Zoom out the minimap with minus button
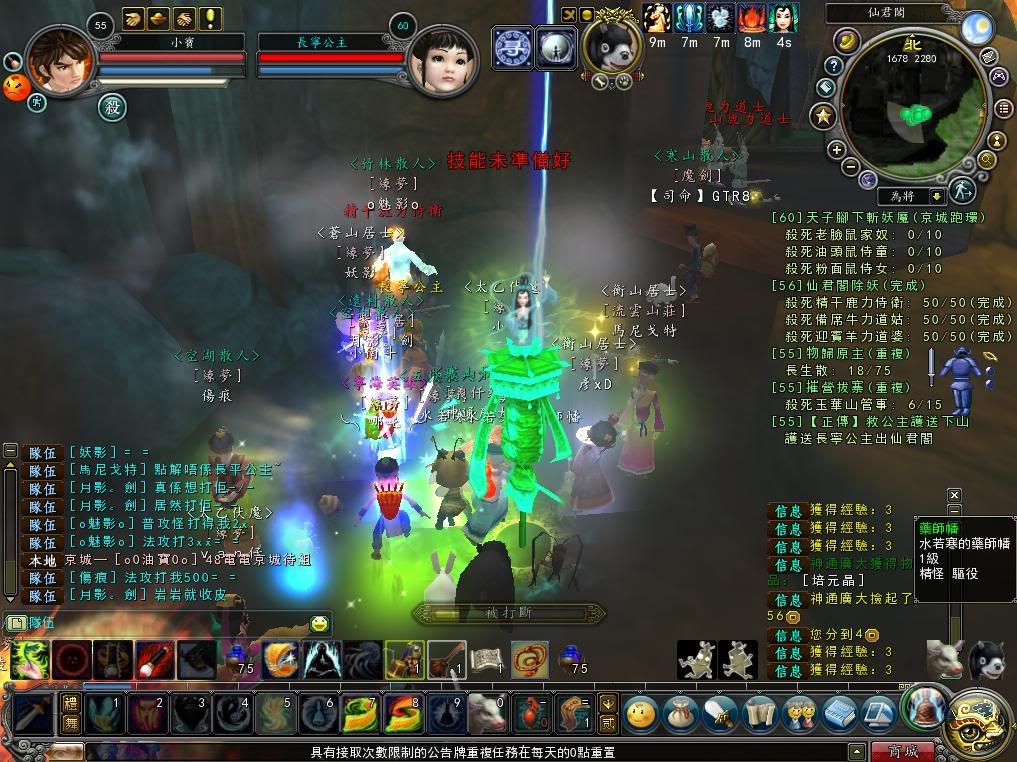This screenshot has width=1017, height=762. coord(851,165)
